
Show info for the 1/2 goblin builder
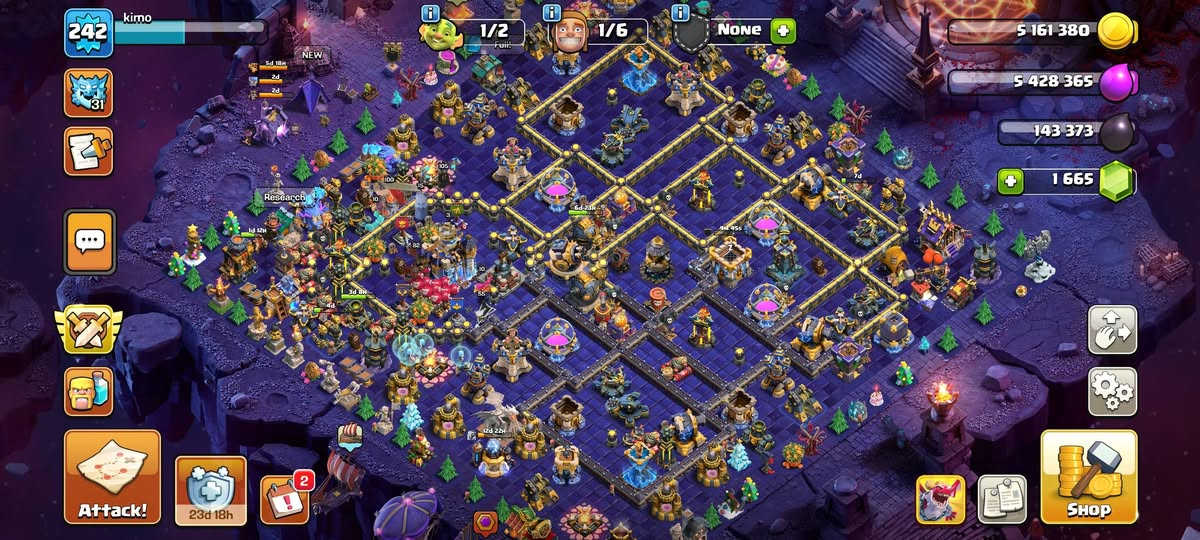click(431, 13)
